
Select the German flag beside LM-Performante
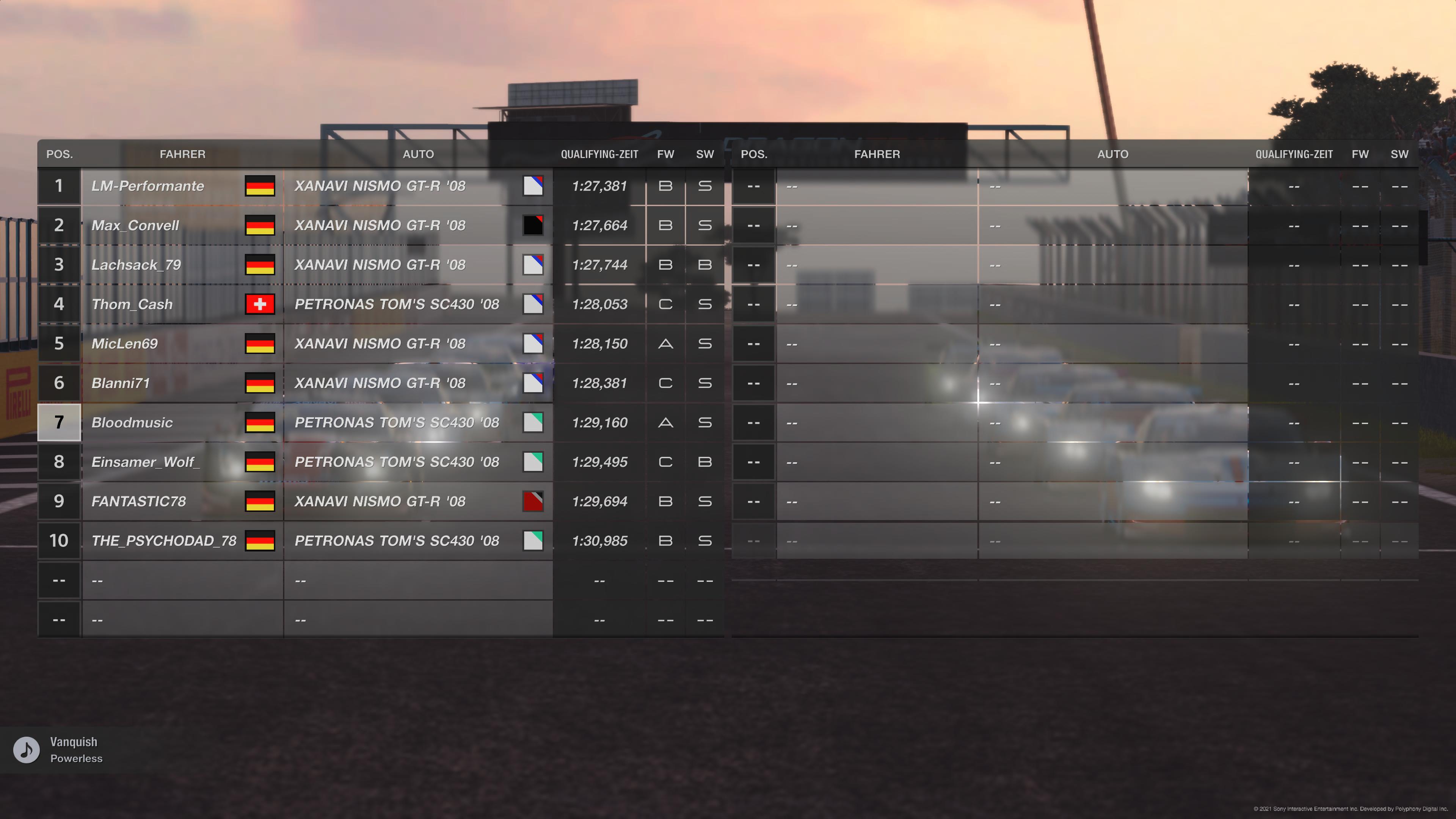[259, 185]
